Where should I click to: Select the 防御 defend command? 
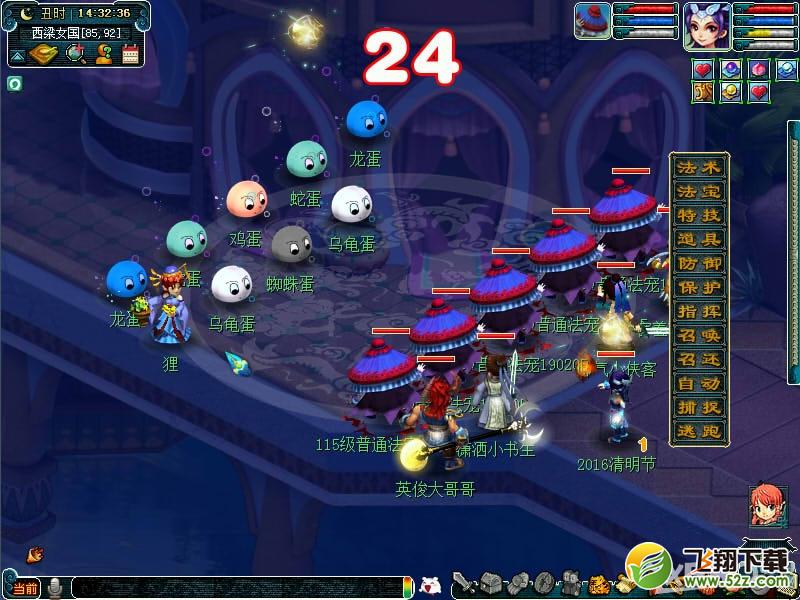(x=698, y=263)
